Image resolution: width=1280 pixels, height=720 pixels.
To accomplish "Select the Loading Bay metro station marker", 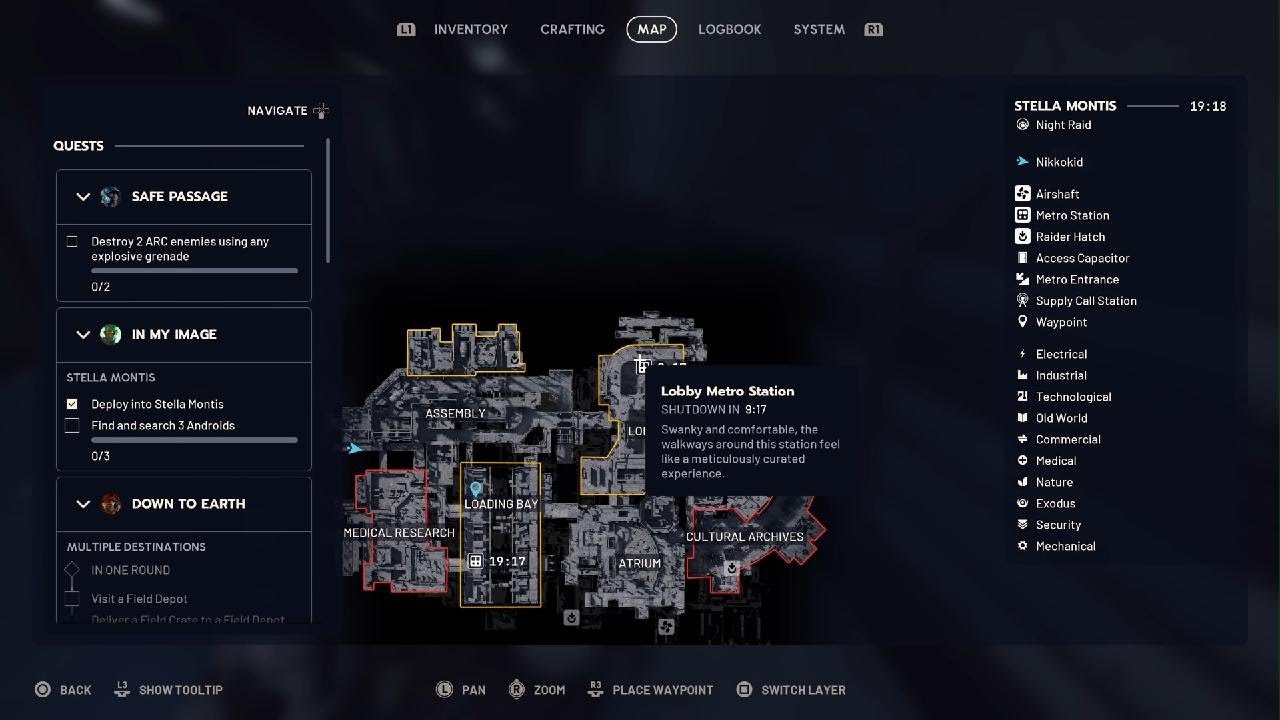I will pyautogui.click(x=476, y=562).
